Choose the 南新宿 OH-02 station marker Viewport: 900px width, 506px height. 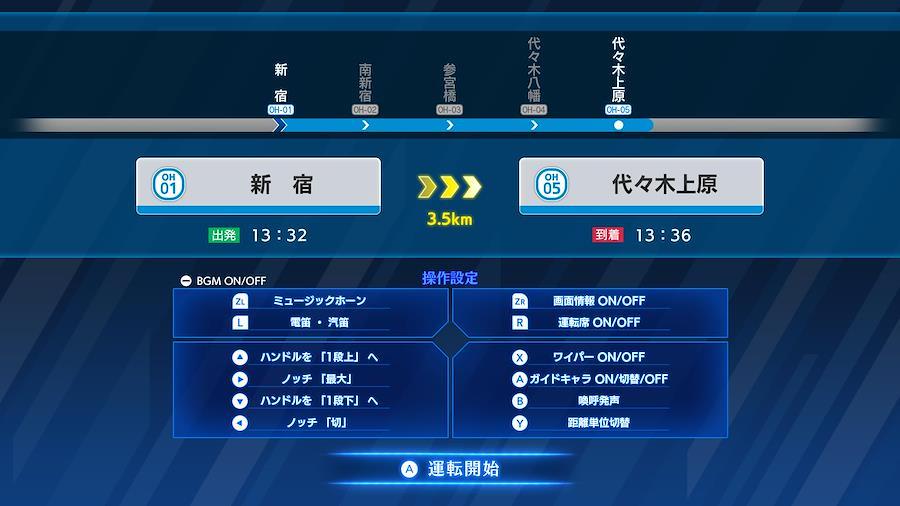coord(365,110)
